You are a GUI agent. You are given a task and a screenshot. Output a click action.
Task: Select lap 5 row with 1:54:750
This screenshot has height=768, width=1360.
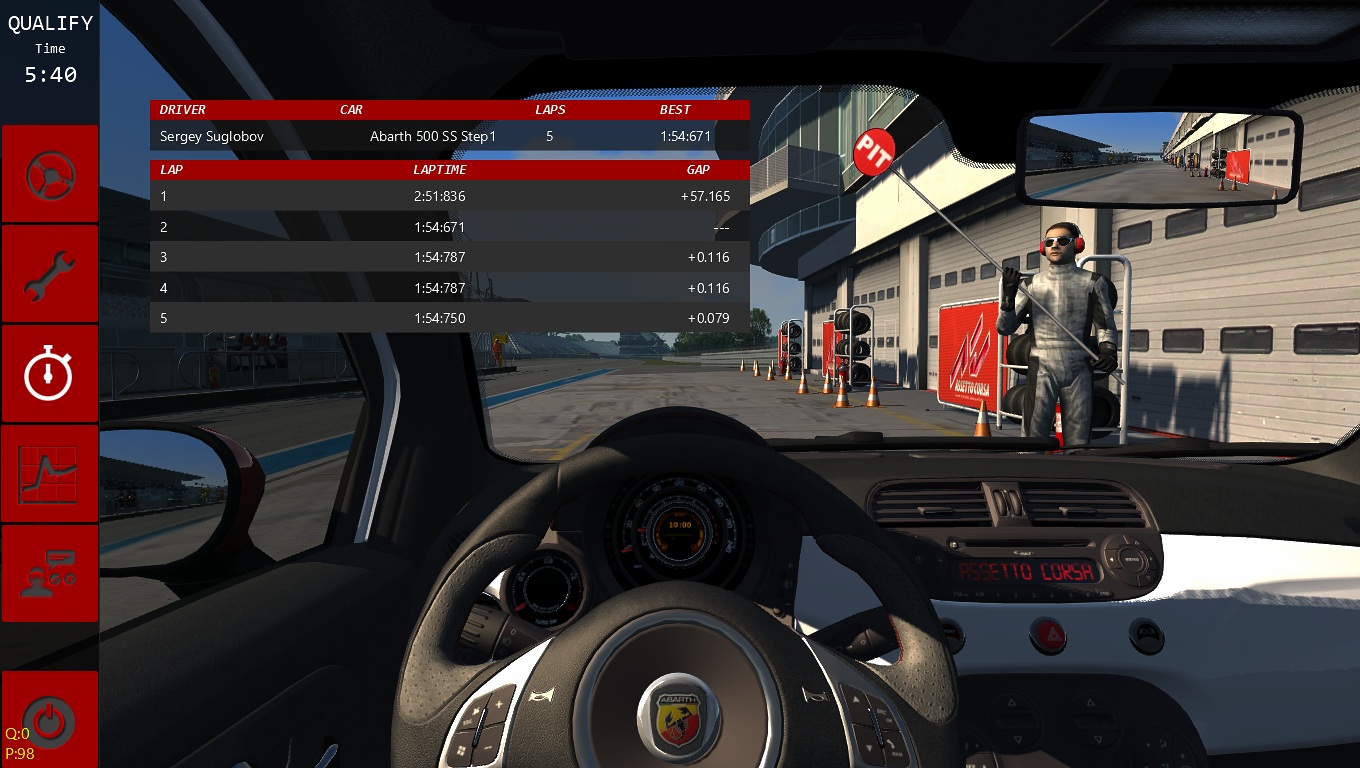coord(449,318)
